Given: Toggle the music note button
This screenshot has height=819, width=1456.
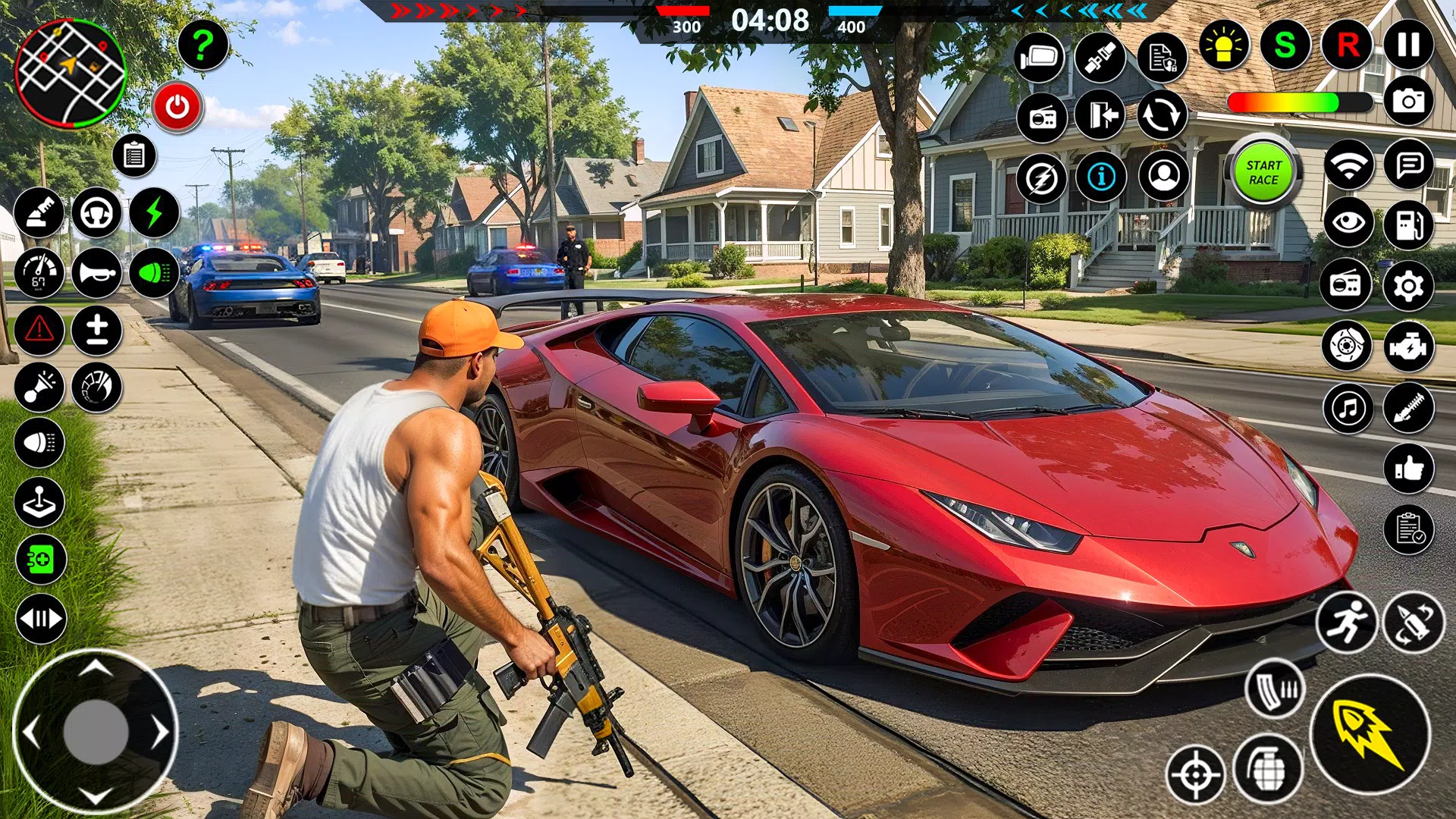Looking at the screenshot, I should click(x=1348, y=408).
